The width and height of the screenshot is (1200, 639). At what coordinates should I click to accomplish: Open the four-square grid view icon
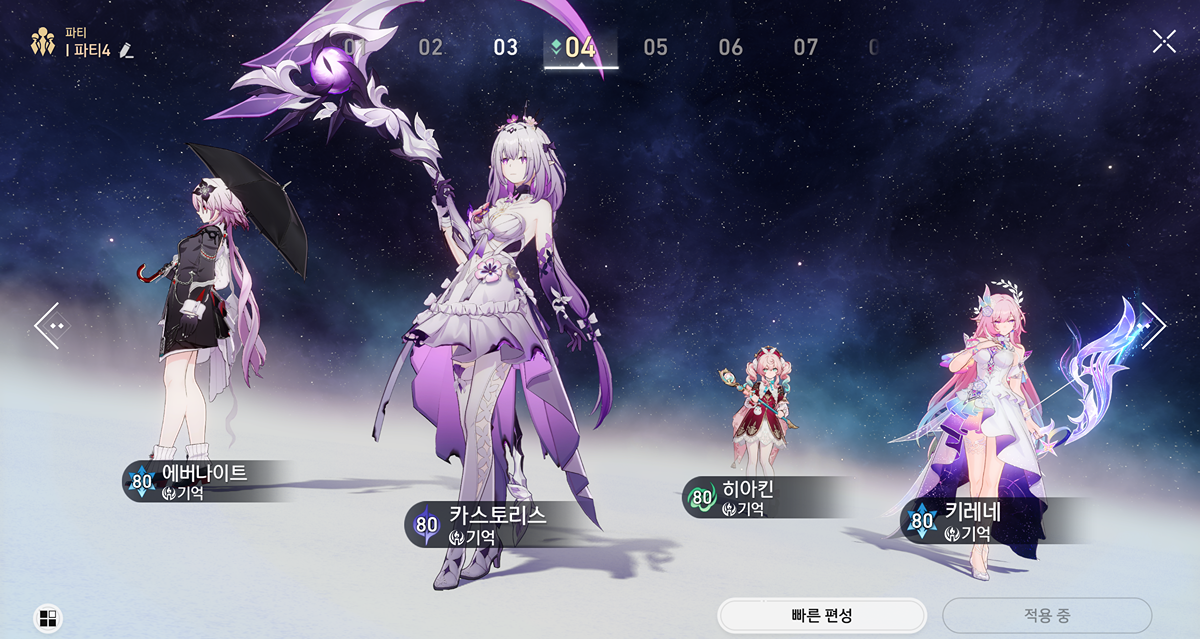(47, 617)
